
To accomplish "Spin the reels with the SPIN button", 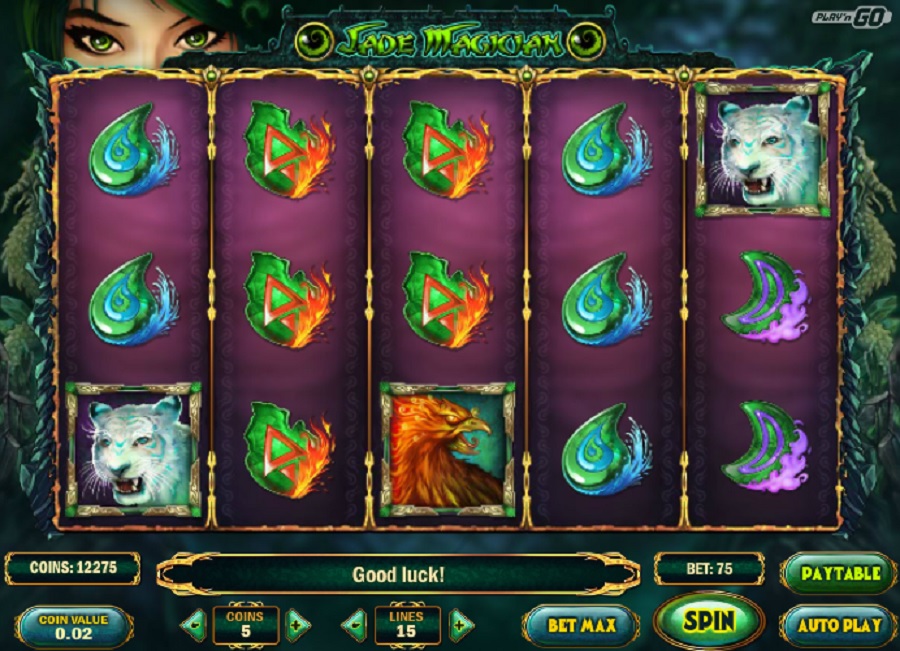I will coord(708,621).
